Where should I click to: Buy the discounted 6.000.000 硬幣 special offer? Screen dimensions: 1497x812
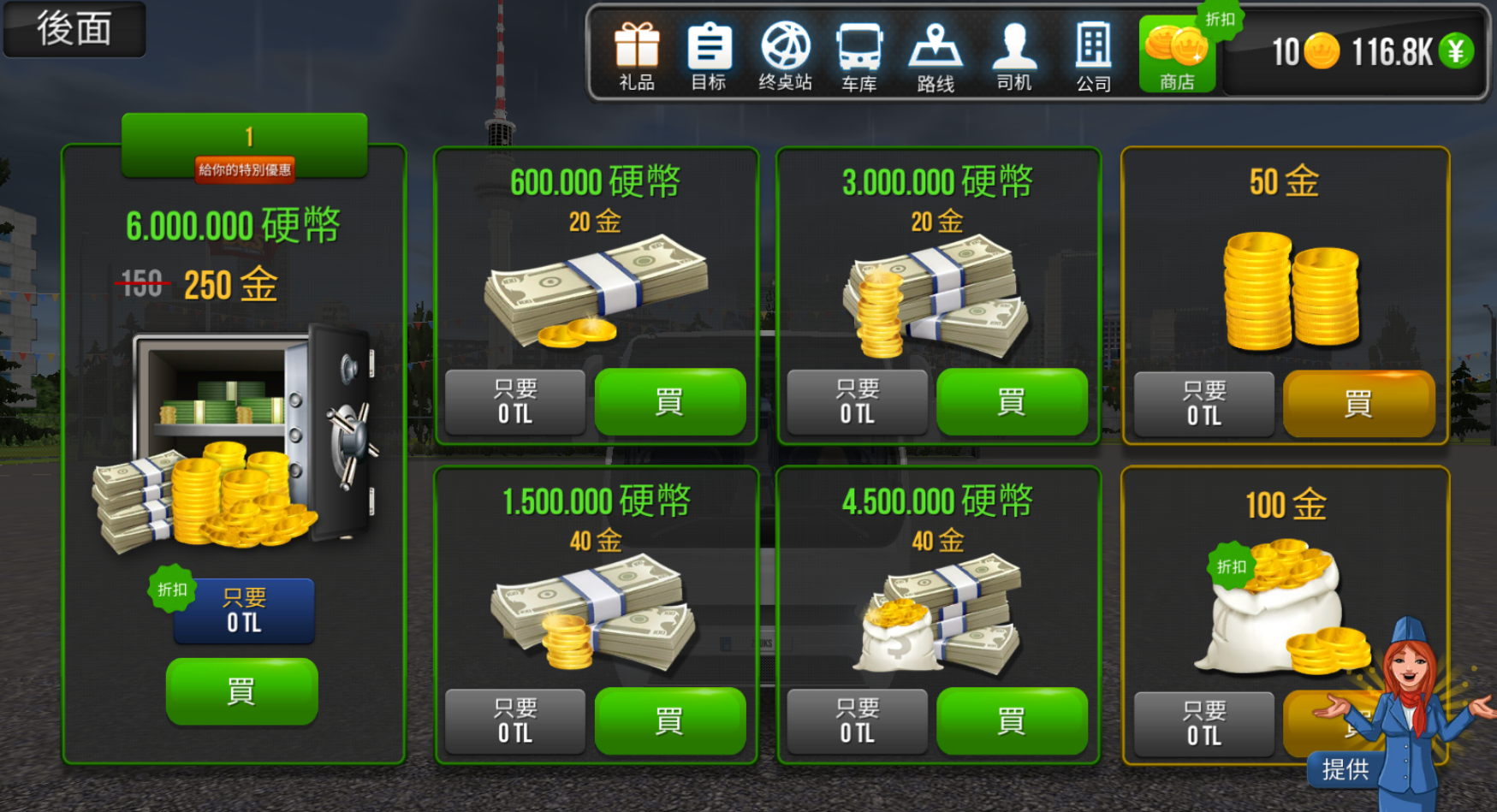[x=241, y=690]
